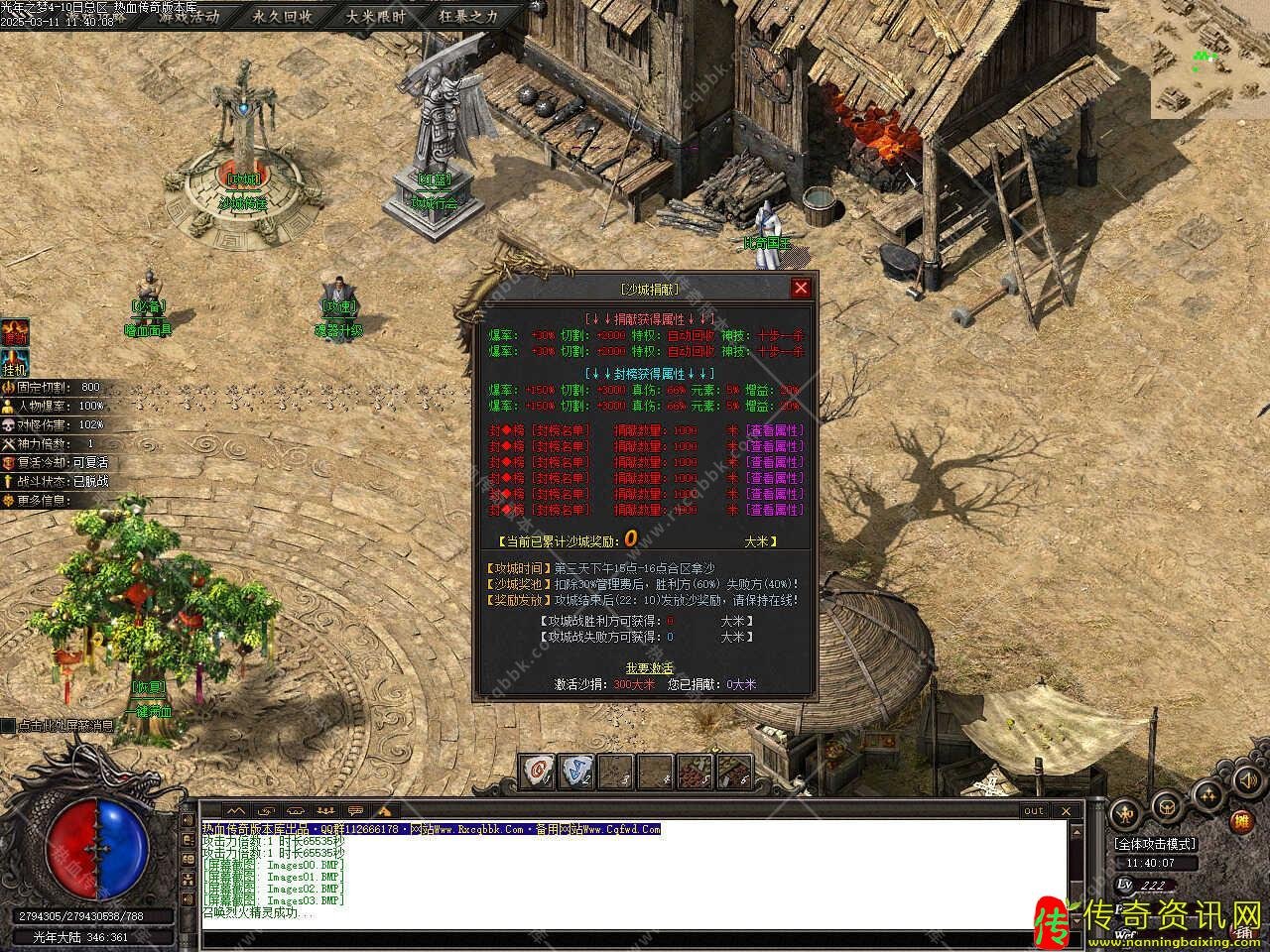Switch the 全体攻击模式 attack mode label

tap(1155, 844)
